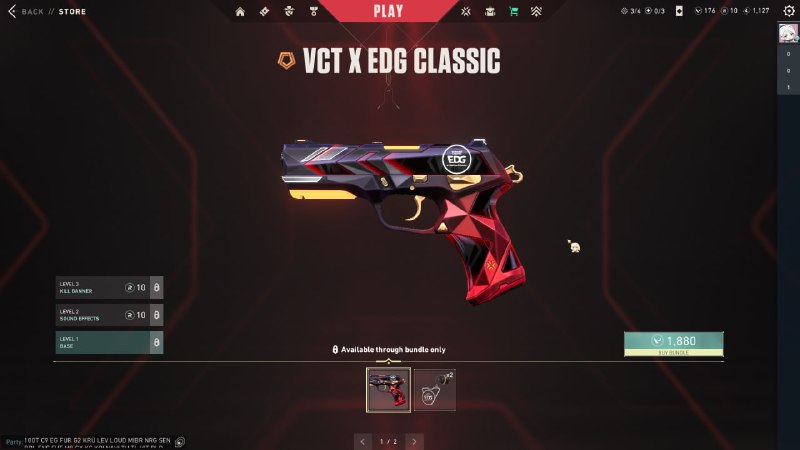Open the agents icon beside the cart
The height and width of the screenshot is (450, 800).
[490, 12]
